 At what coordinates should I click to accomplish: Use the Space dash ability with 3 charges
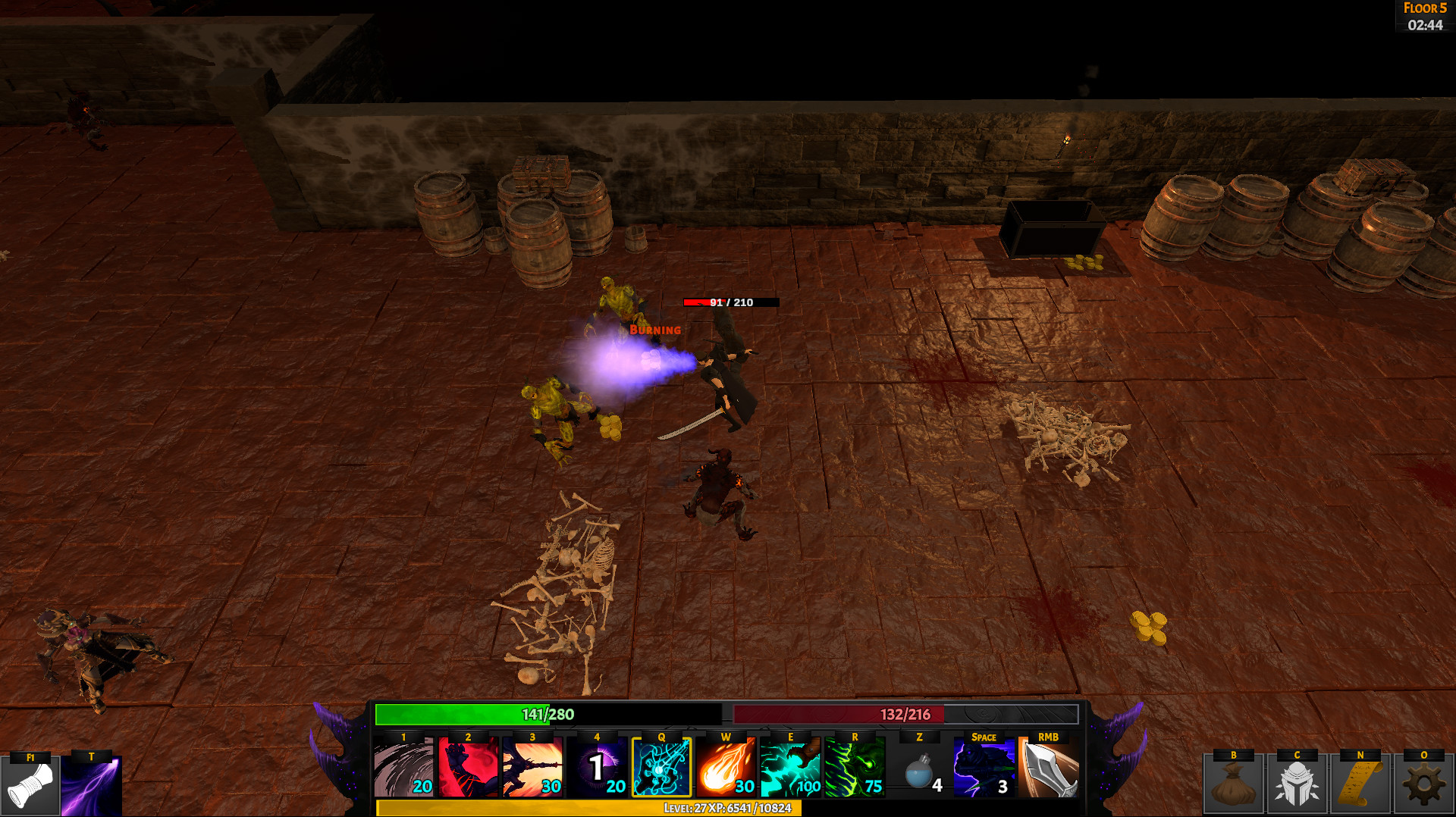click(x=984, y=768)
